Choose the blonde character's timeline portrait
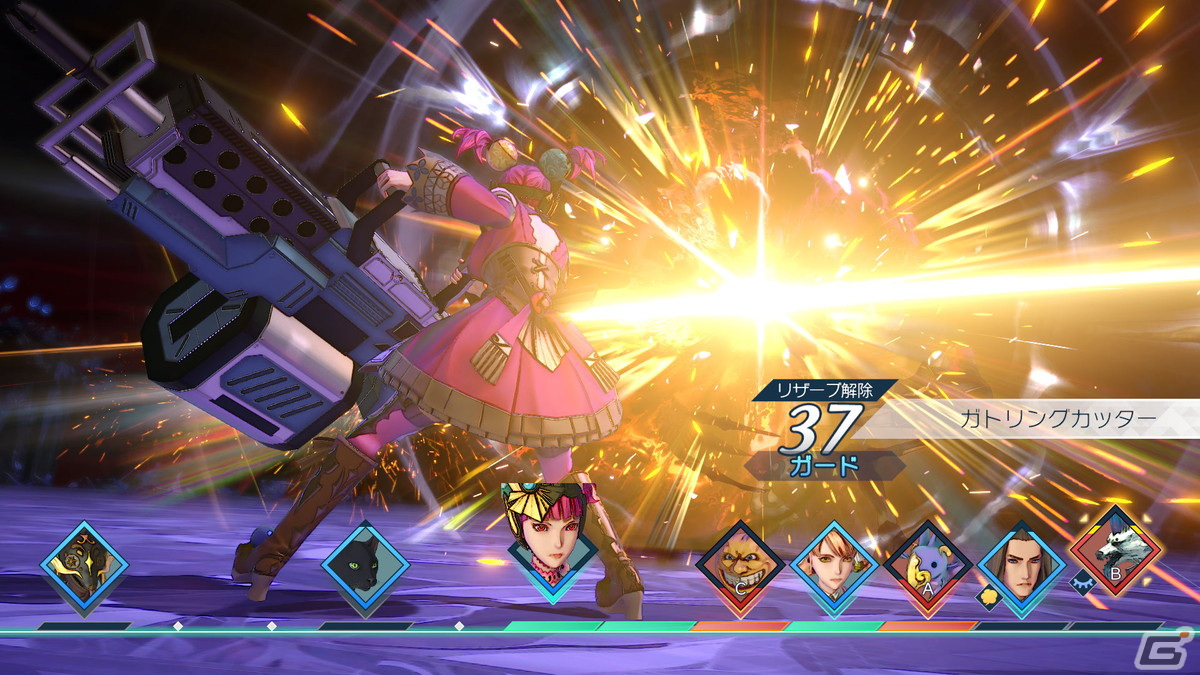Screen dimensions: 1200x675 coord(834,566)
